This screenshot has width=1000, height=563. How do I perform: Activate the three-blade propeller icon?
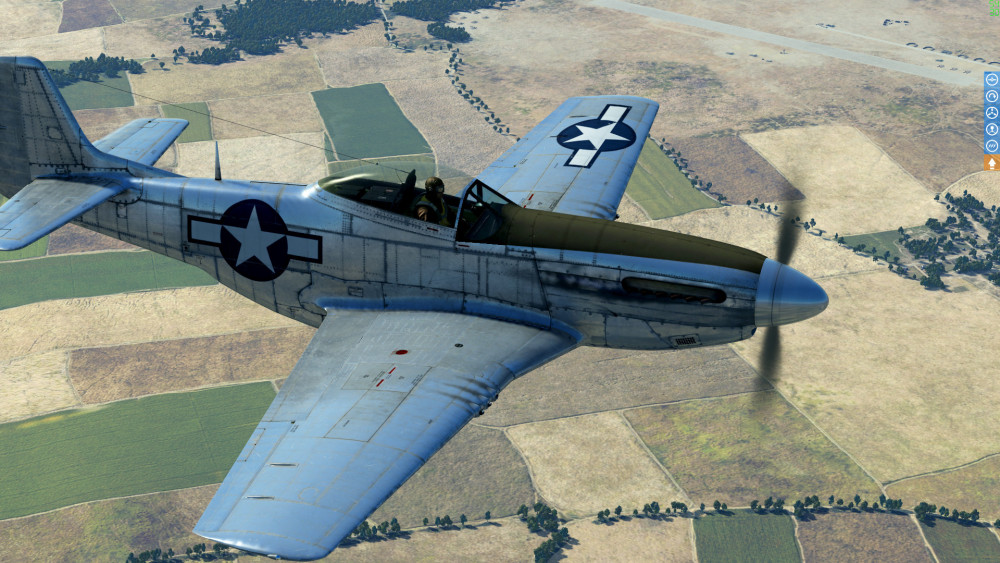[992, 113]
